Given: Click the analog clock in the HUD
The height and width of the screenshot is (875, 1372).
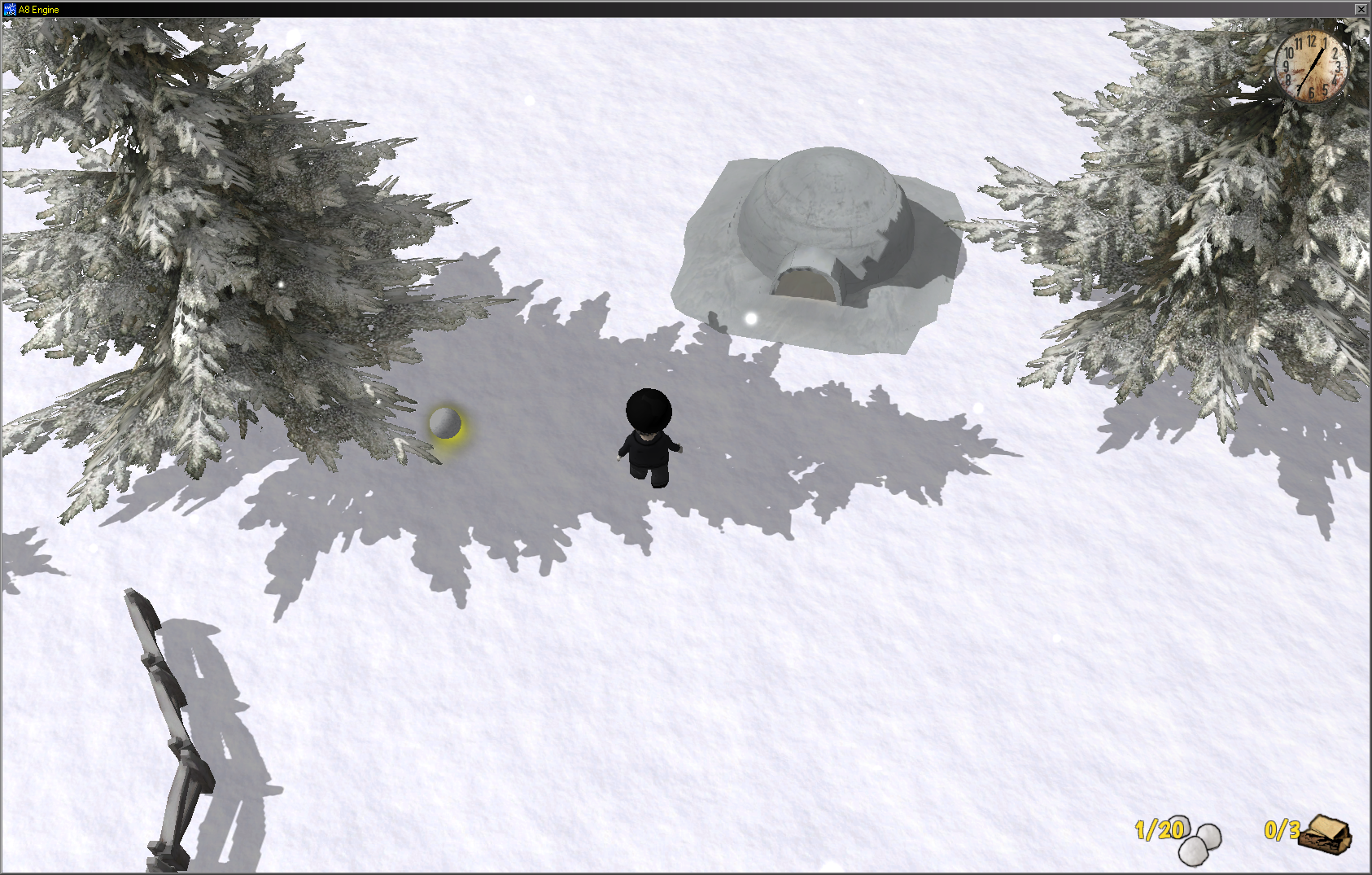Looking at the screenshot, I should [1311, 66].
